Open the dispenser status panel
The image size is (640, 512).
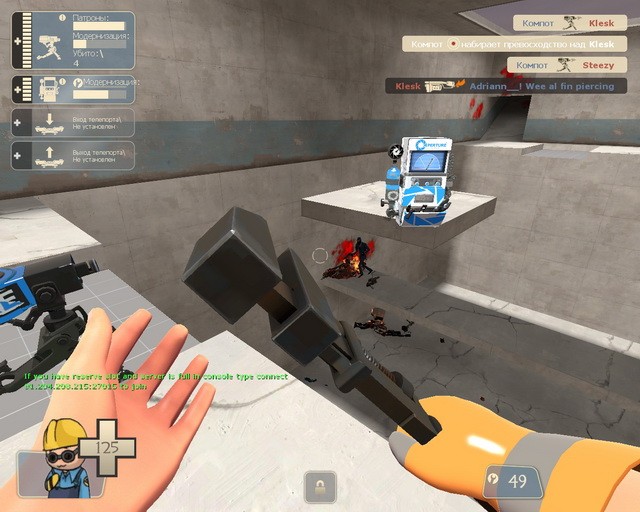click(72, 88)
